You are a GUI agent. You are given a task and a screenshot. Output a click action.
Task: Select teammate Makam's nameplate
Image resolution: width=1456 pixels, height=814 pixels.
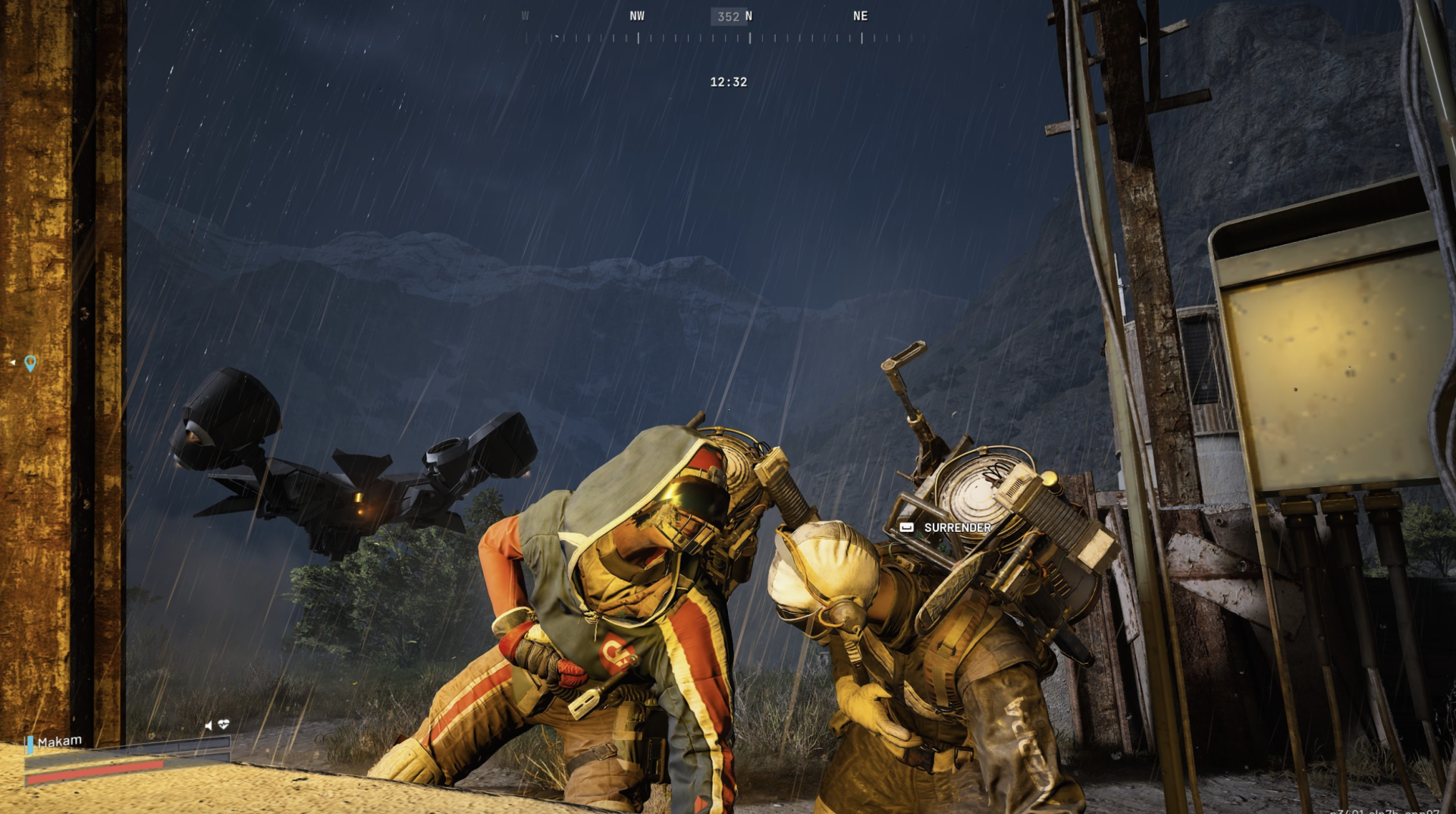tap(59, 741)
